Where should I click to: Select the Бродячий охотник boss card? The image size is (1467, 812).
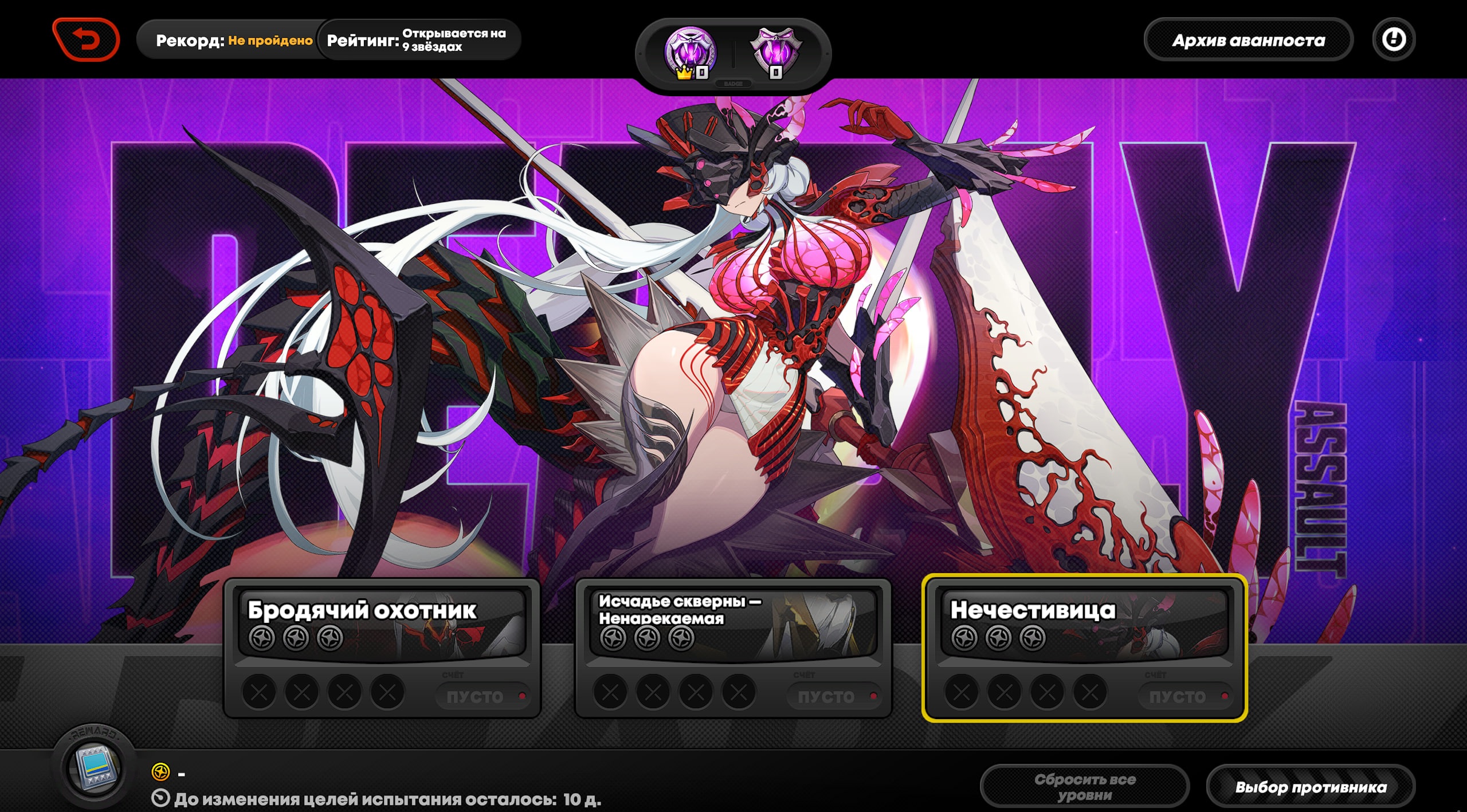[382, 648]
